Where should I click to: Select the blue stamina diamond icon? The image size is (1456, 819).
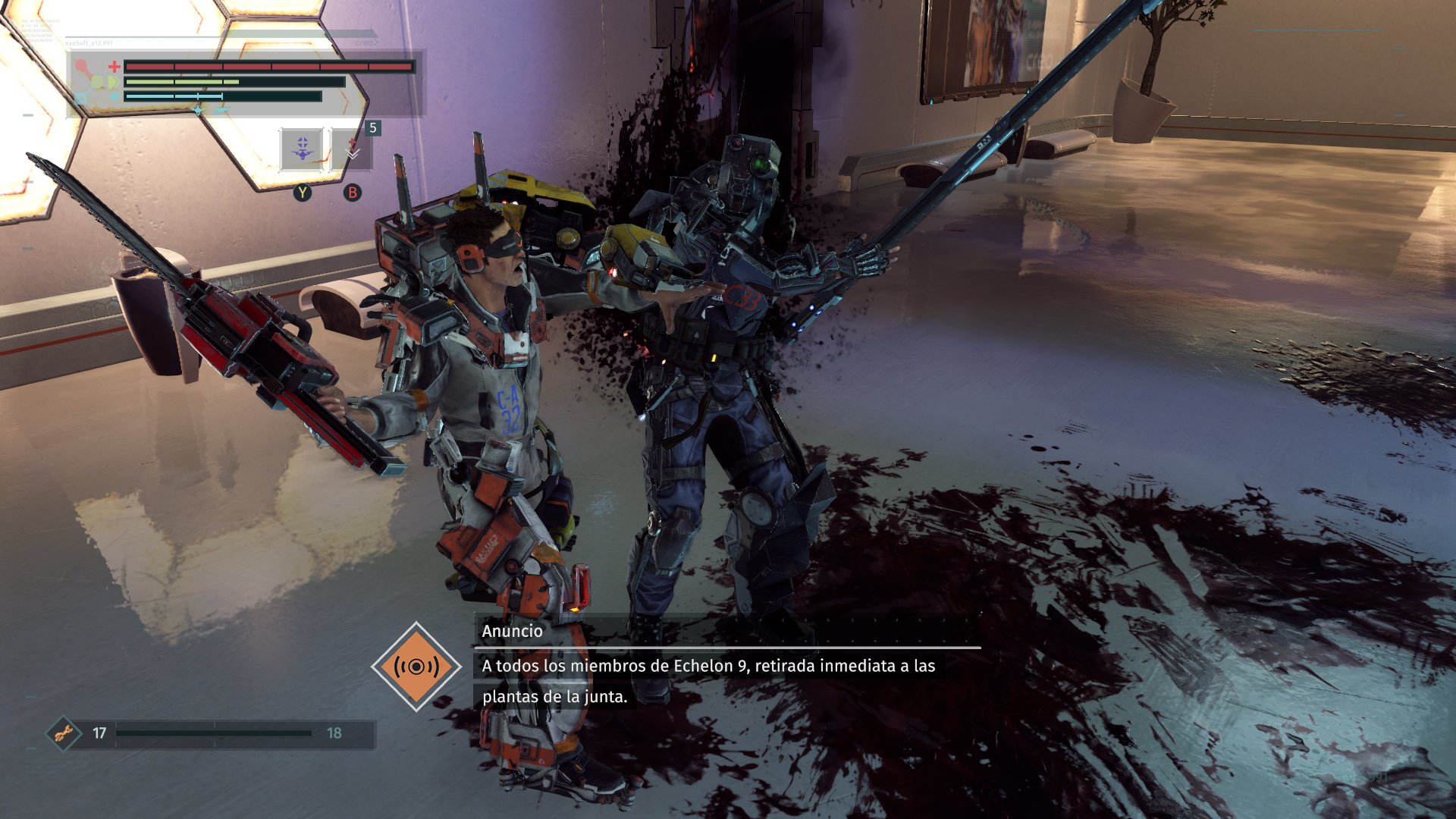pyautogui.click(x=115, y=96)
